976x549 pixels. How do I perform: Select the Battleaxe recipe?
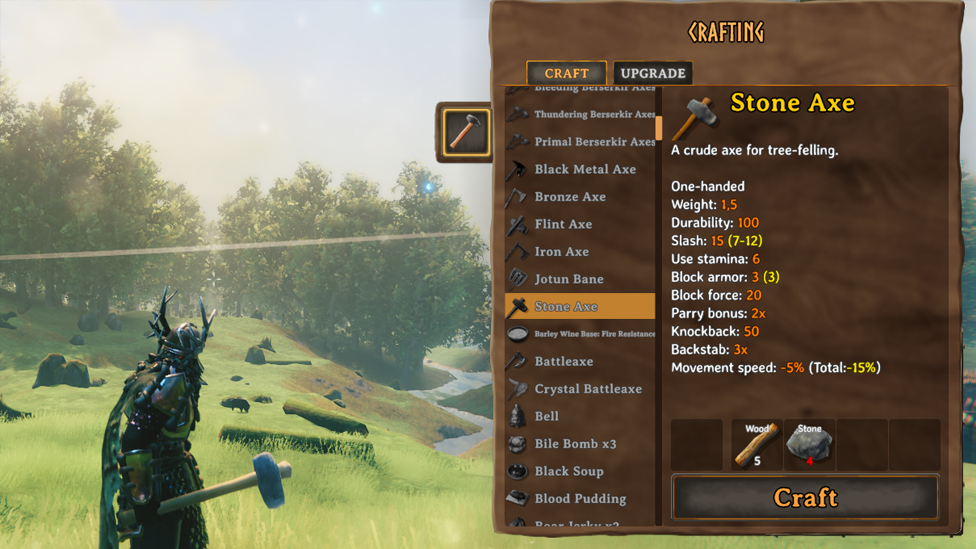tap(563, 361)
